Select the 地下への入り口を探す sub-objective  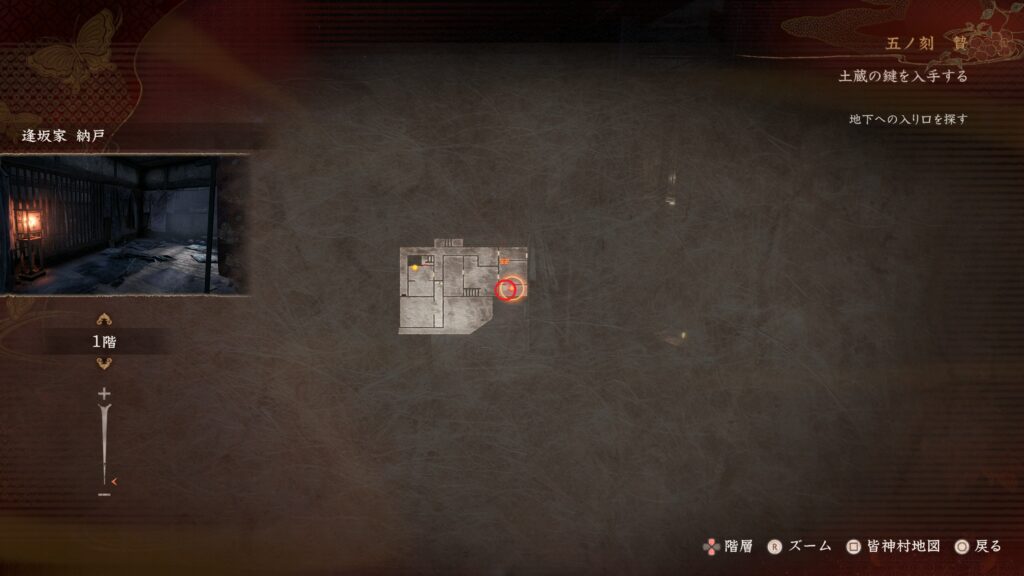pos(908,119)
